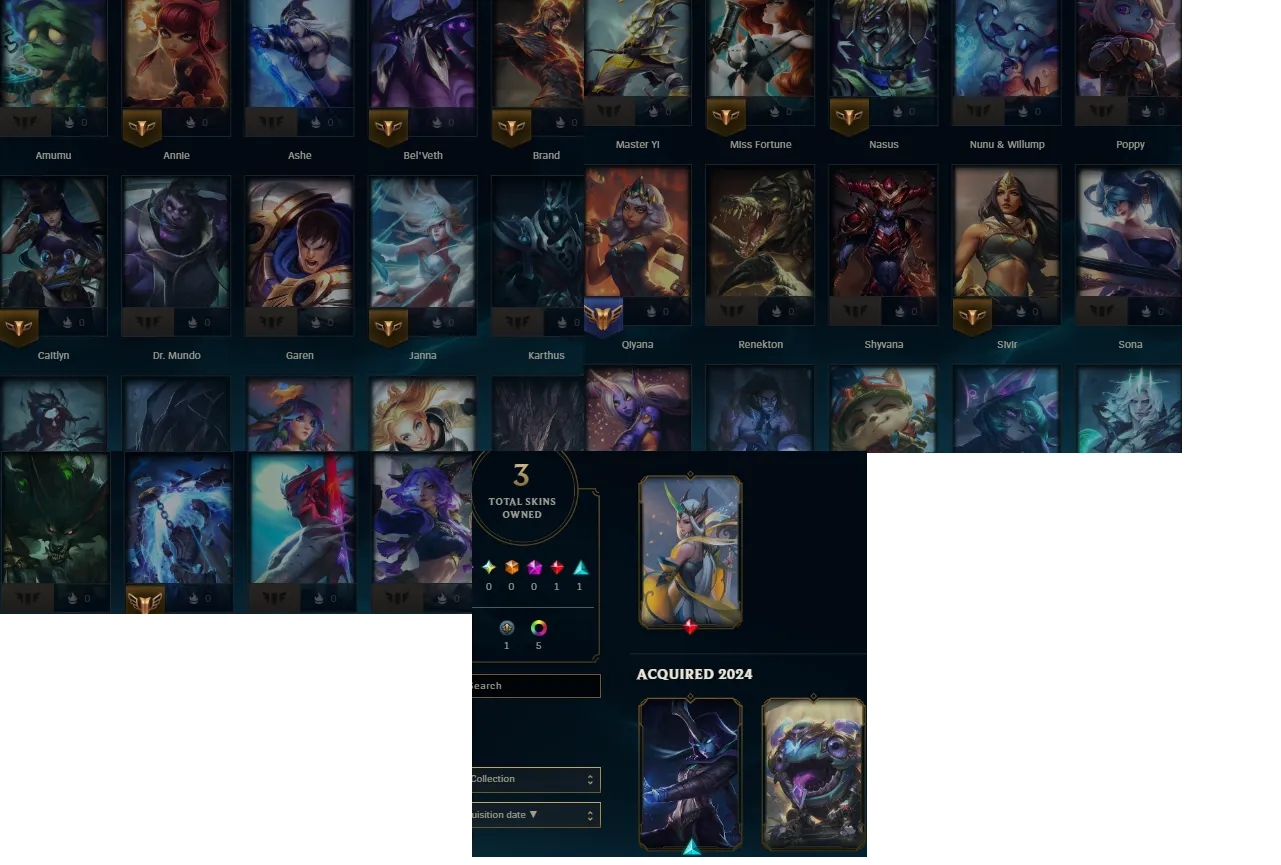Click the yellow epic rarity star icon
The height and width of the screenshot is (865, 1281).
click(488, 568)
